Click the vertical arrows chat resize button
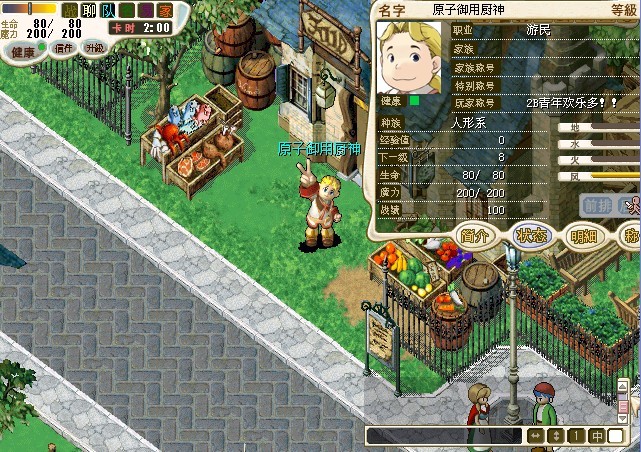Viewport: 641px width, 452px height. point(557,436)
